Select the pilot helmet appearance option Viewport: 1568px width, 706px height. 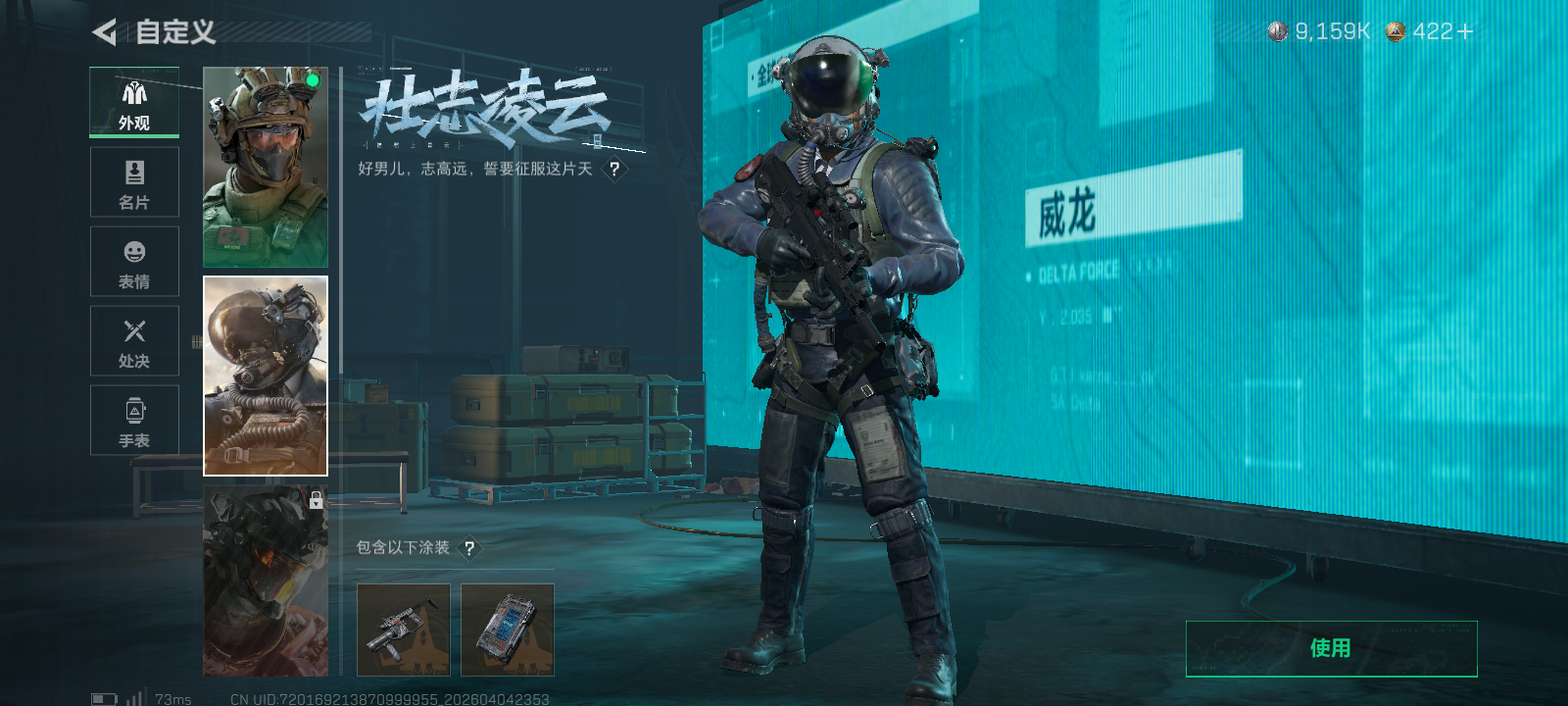pyautogui.click(x=265, y=376)
